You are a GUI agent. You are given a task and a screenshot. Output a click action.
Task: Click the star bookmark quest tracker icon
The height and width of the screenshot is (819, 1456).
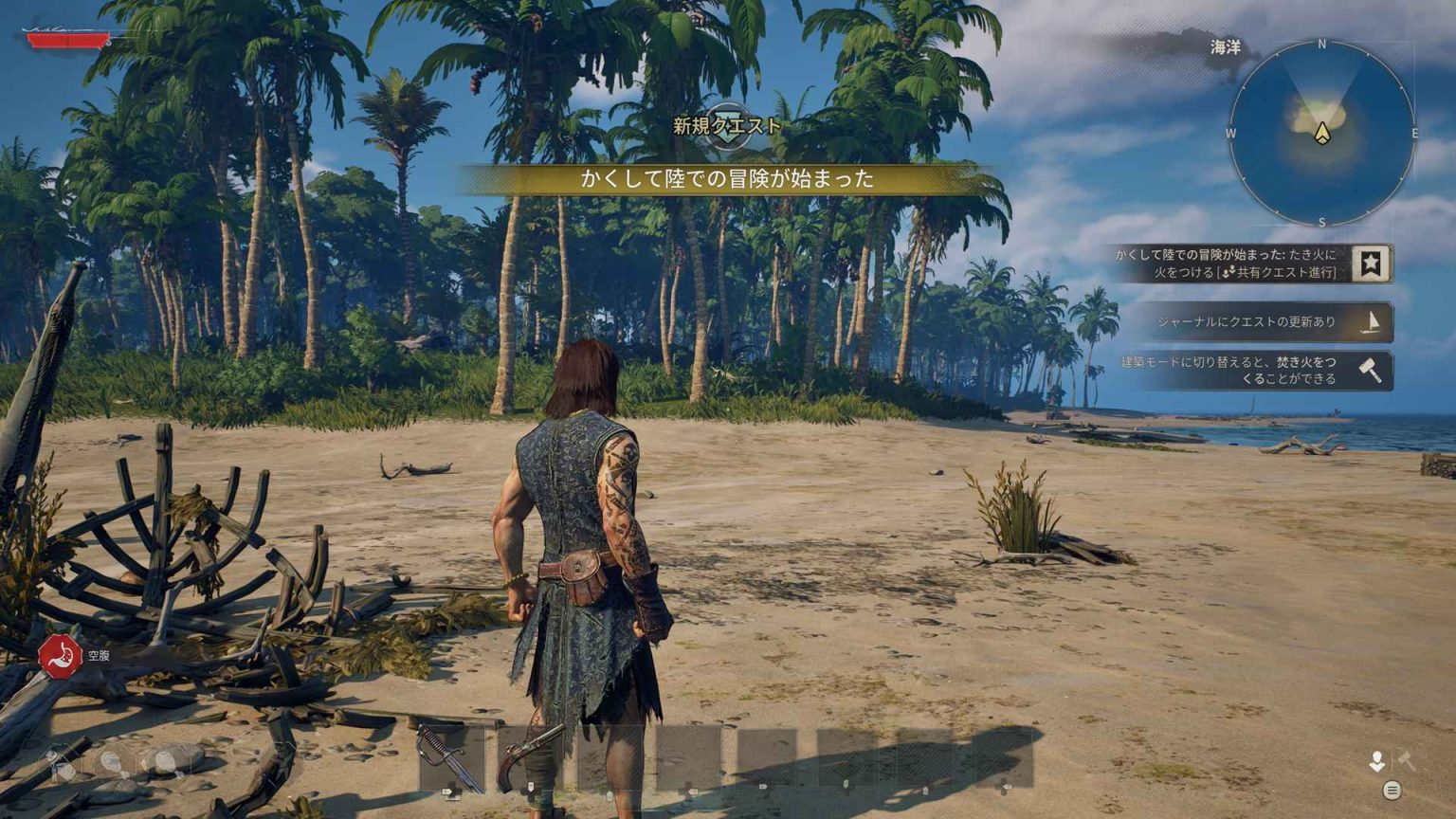point(1370,264)
